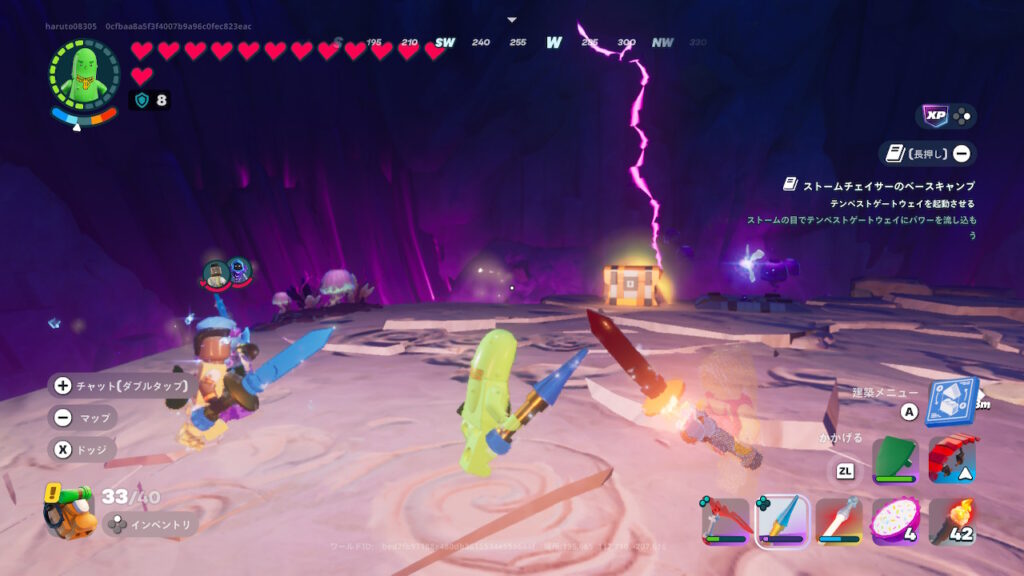1024x576 pixels.
Task: Open the backpack inventory icon
Action: point(68,507)
